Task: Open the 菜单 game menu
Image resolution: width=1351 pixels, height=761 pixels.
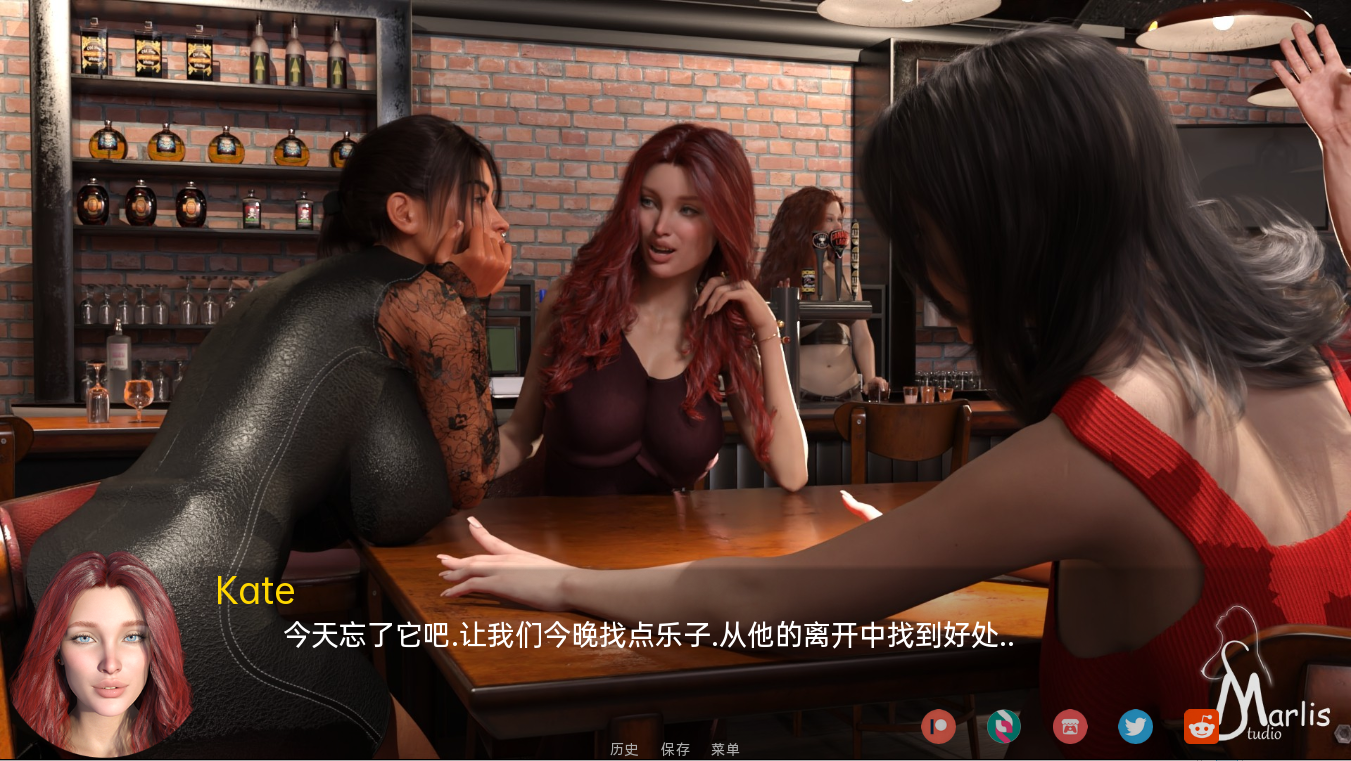Action: 726,748
